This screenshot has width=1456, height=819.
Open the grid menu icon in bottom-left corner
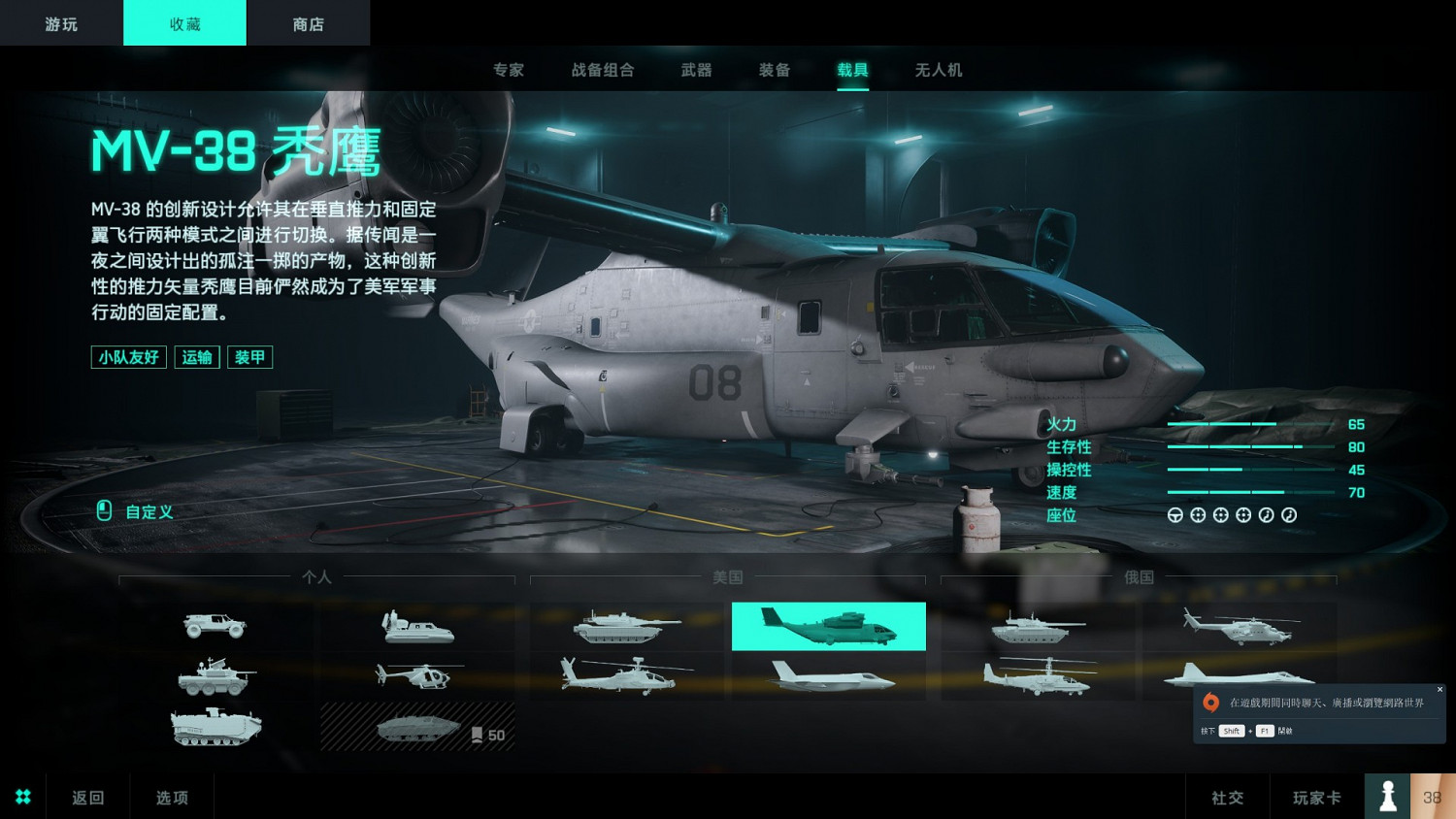point(22,796)
